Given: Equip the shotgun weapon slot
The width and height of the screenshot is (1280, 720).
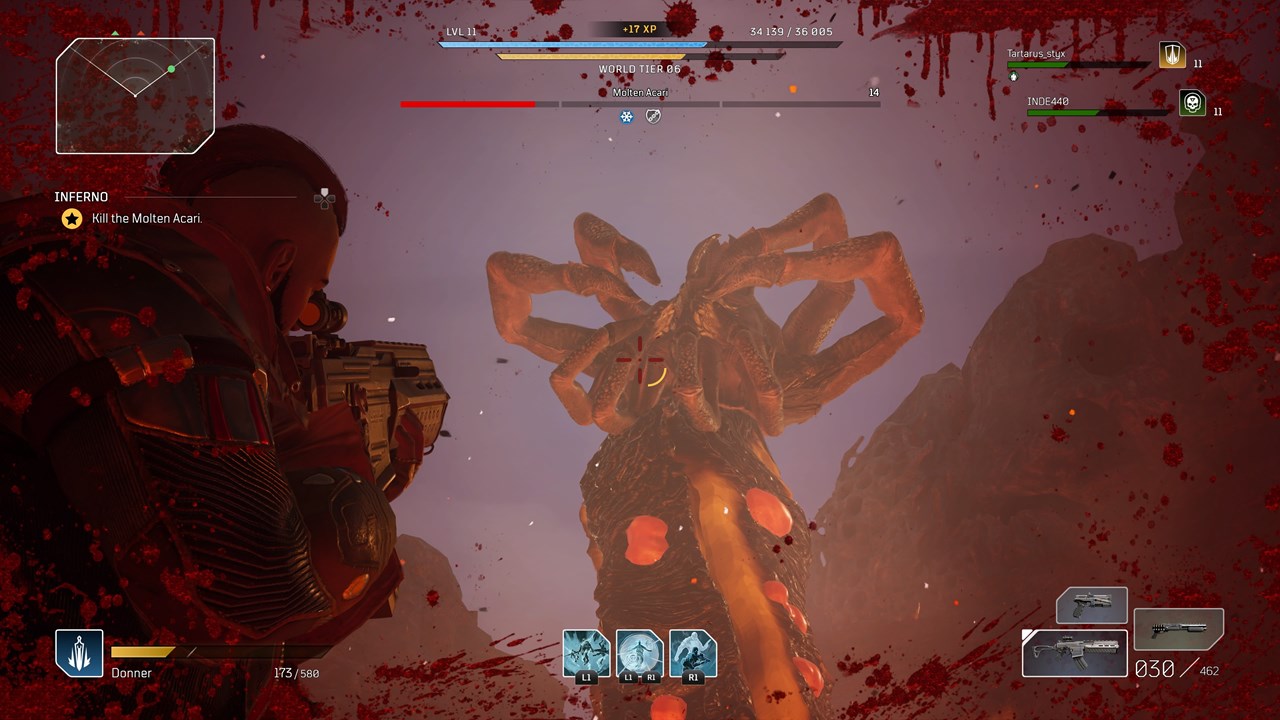Looking at the screenshot, I should pyautogui.click(x=1179, y=629).
